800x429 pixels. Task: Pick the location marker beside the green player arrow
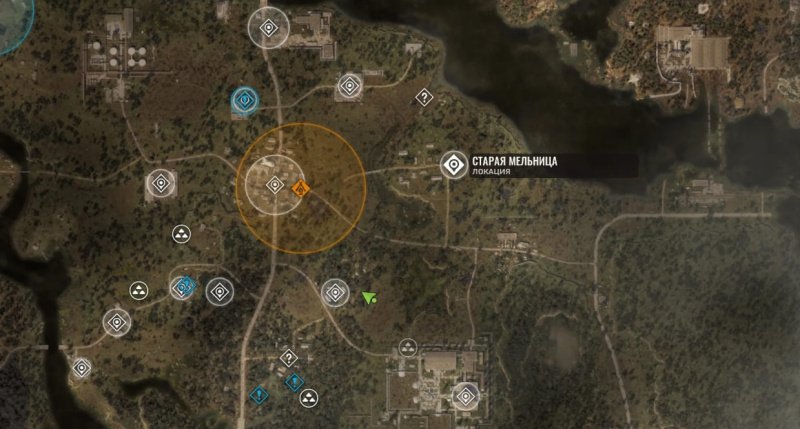click(334, 293)
